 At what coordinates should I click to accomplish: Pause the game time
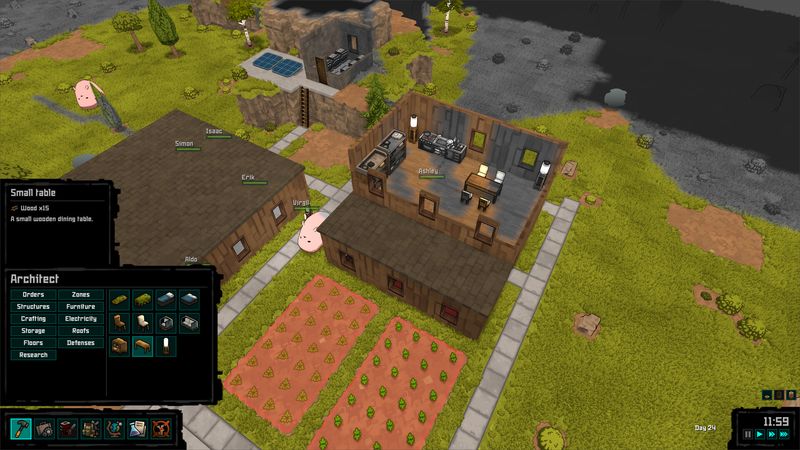point(747,435)
